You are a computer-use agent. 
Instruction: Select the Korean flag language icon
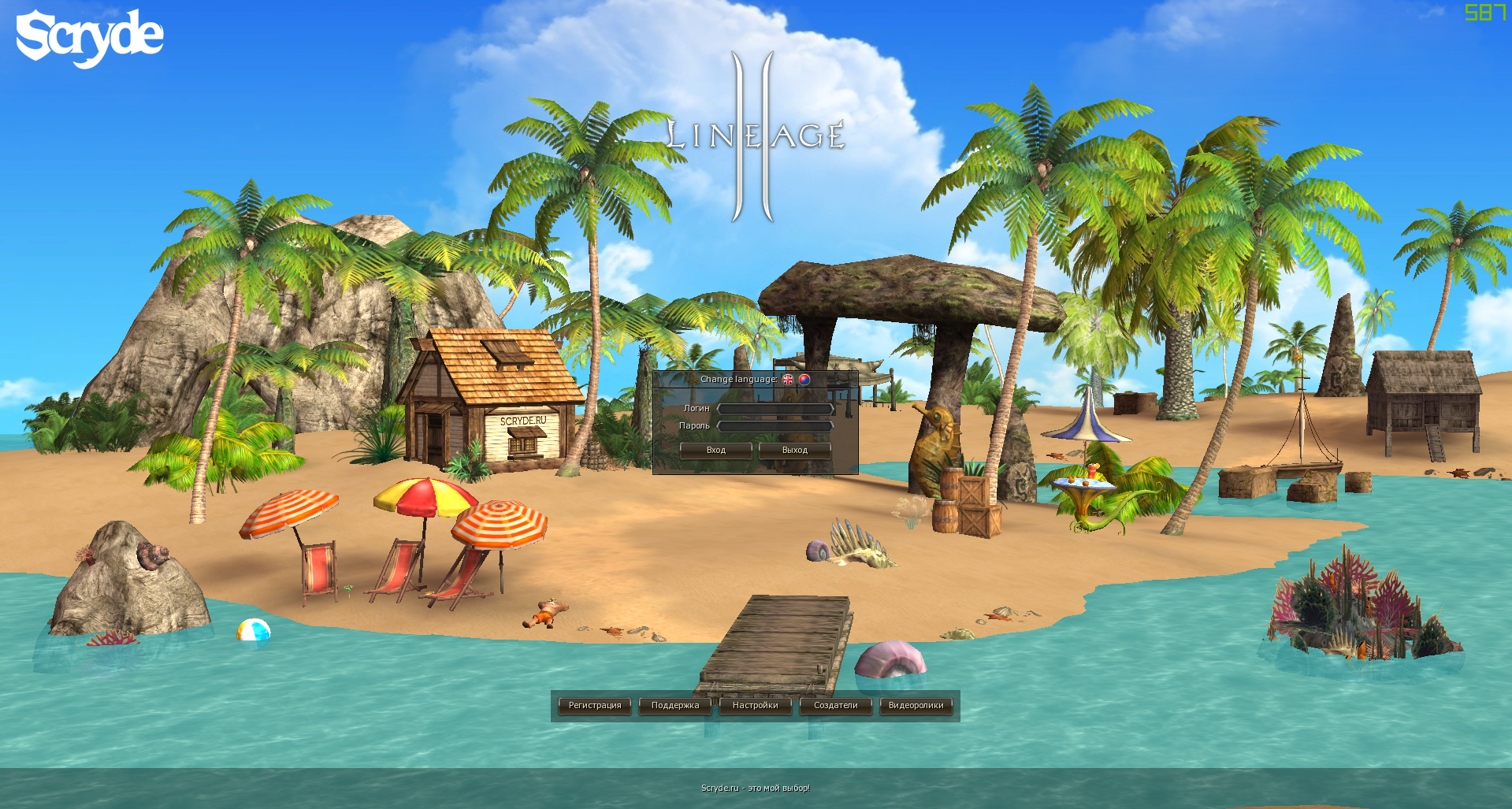[x=804, y=380]
